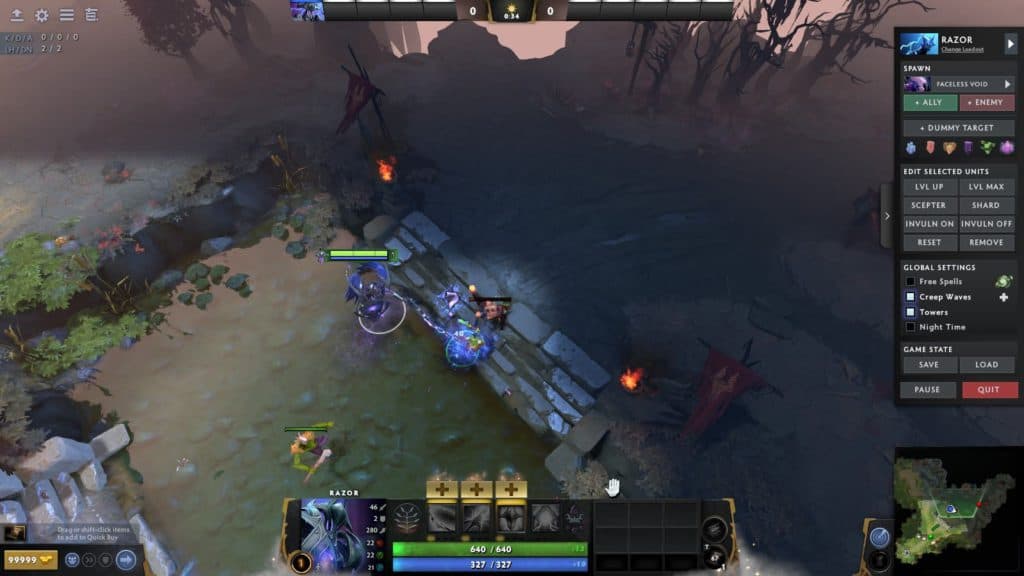The width and height of the screenshot is (1024, 576).
Task: Click the LVL MAX button
Action: 987,187
